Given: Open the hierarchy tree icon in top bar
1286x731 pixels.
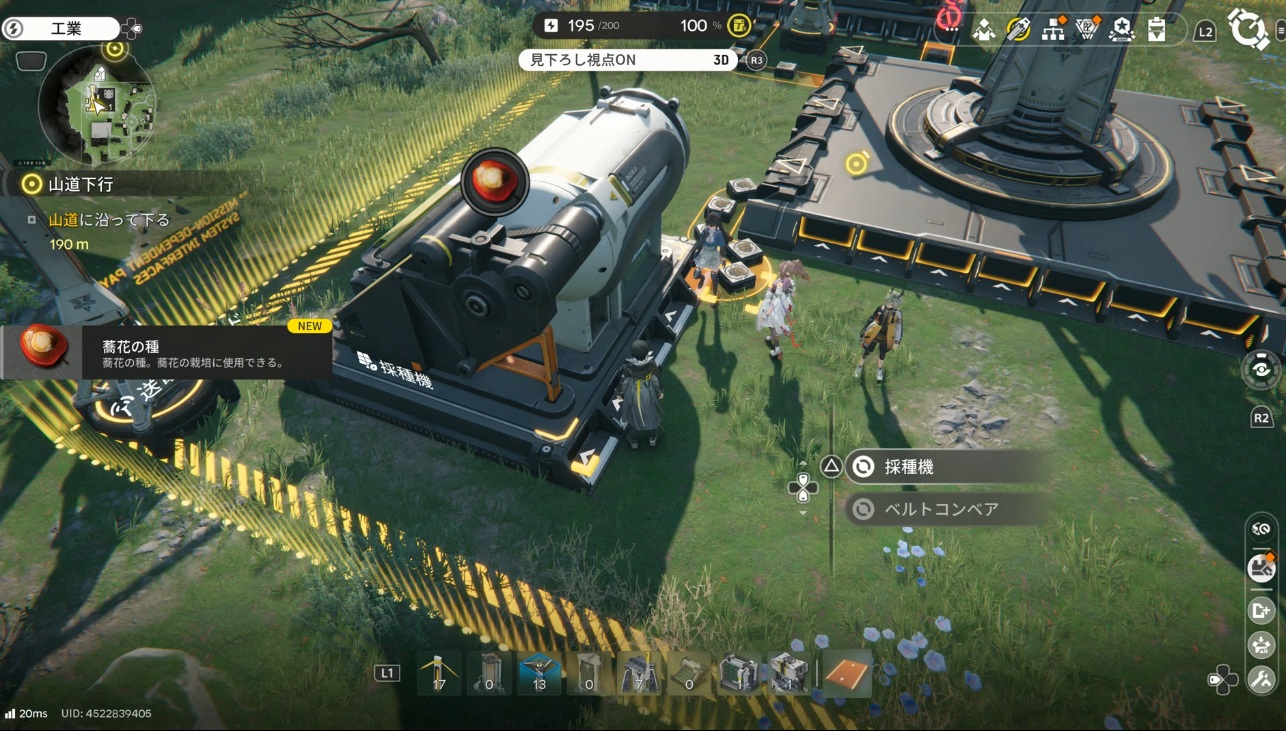Looking at the screenshot, I should [x=1053, y=29].
